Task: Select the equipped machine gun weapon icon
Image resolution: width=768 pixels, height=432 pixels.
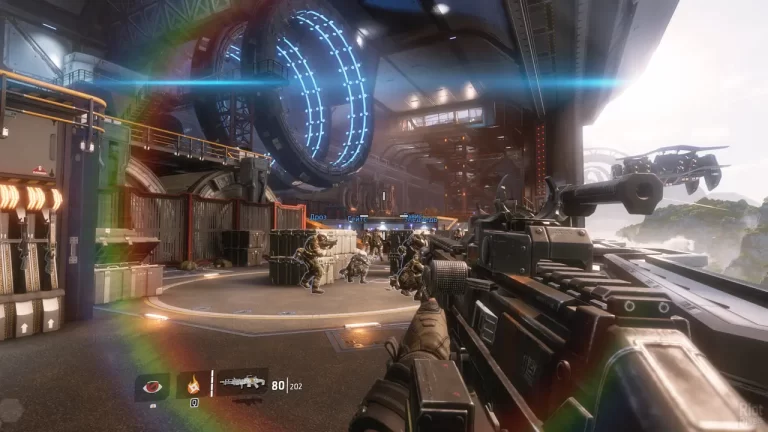Action: point(241,382)
